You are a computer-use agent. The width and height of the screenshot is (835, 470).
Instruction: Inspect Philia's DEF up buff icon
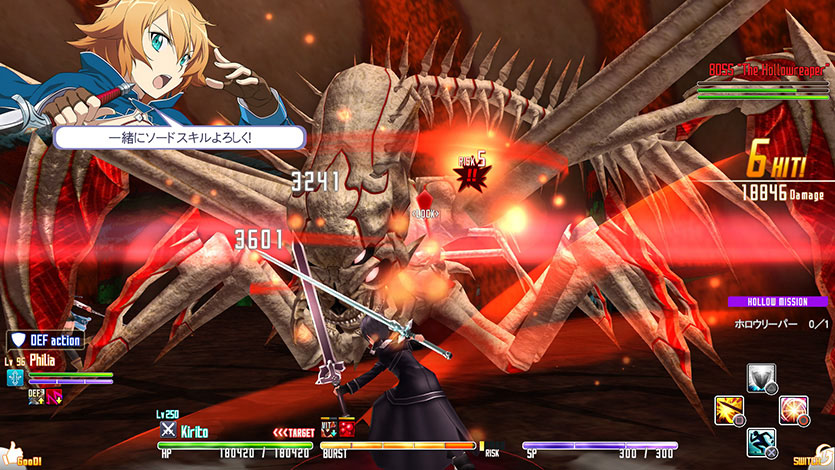click(x=35, y=396)
